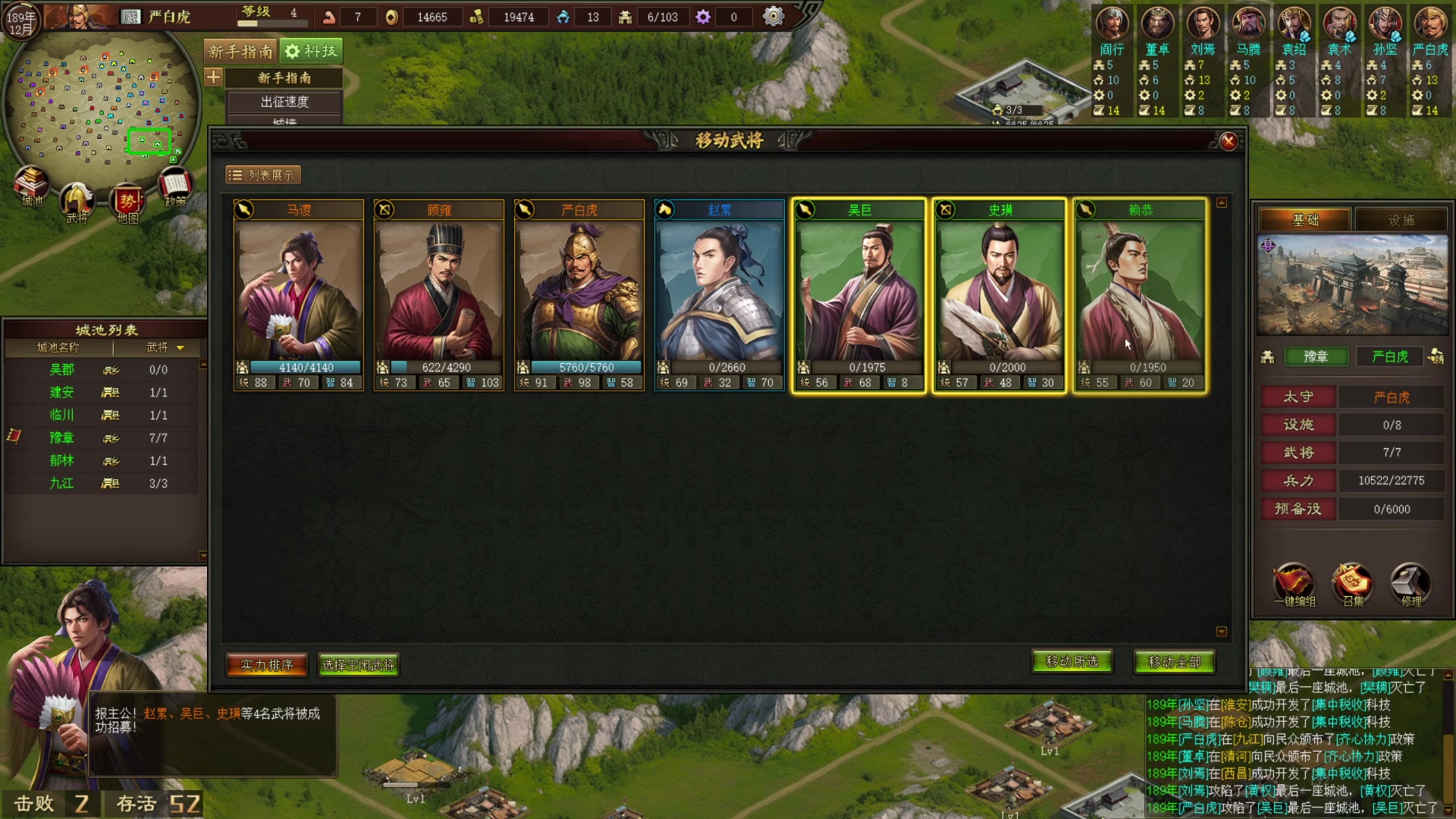
Task: Switch to the 设施 facilities tab
Action: [x=1401, y=220]
